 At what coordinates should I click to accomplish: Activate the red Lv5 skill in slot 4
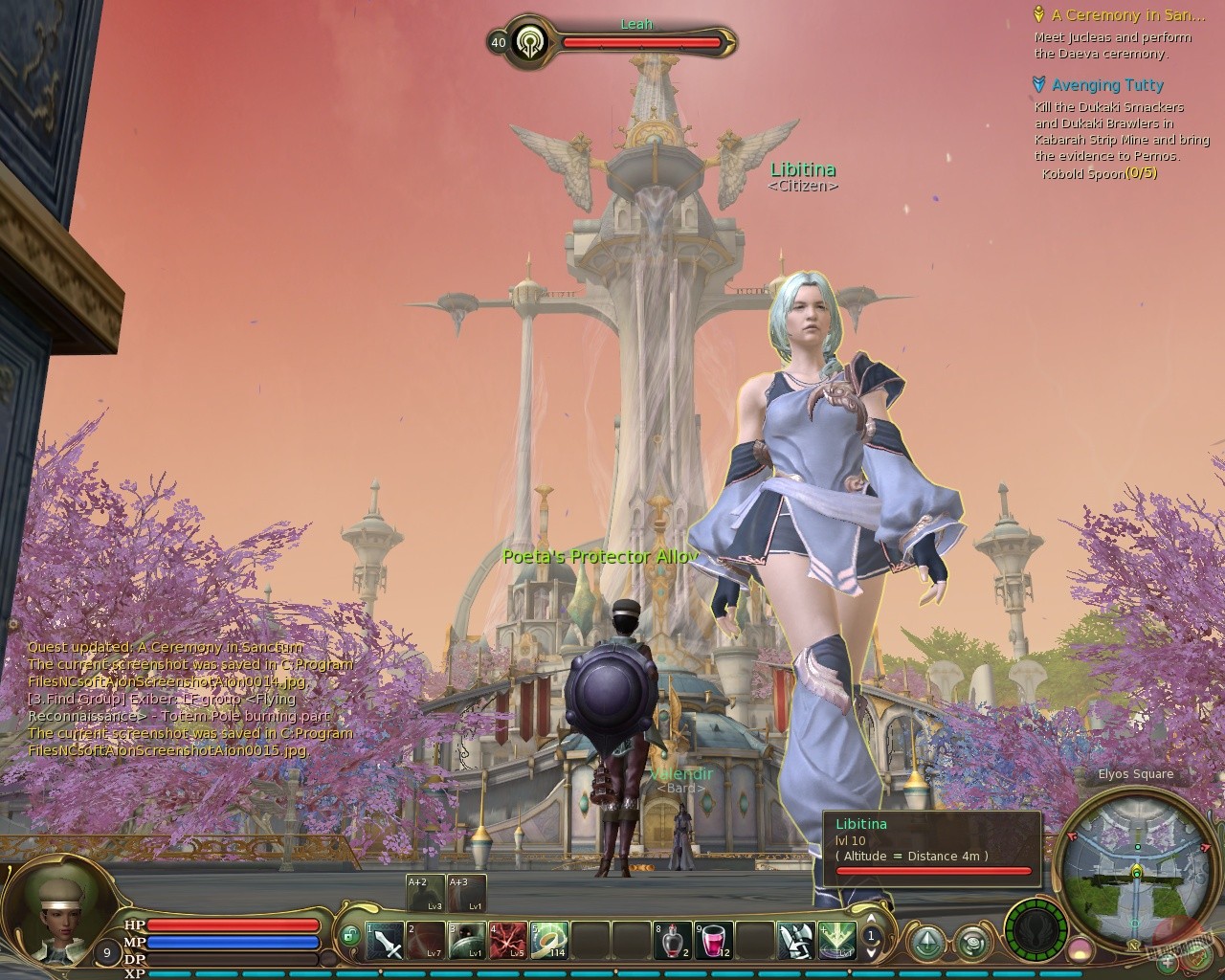click(507, 940)
